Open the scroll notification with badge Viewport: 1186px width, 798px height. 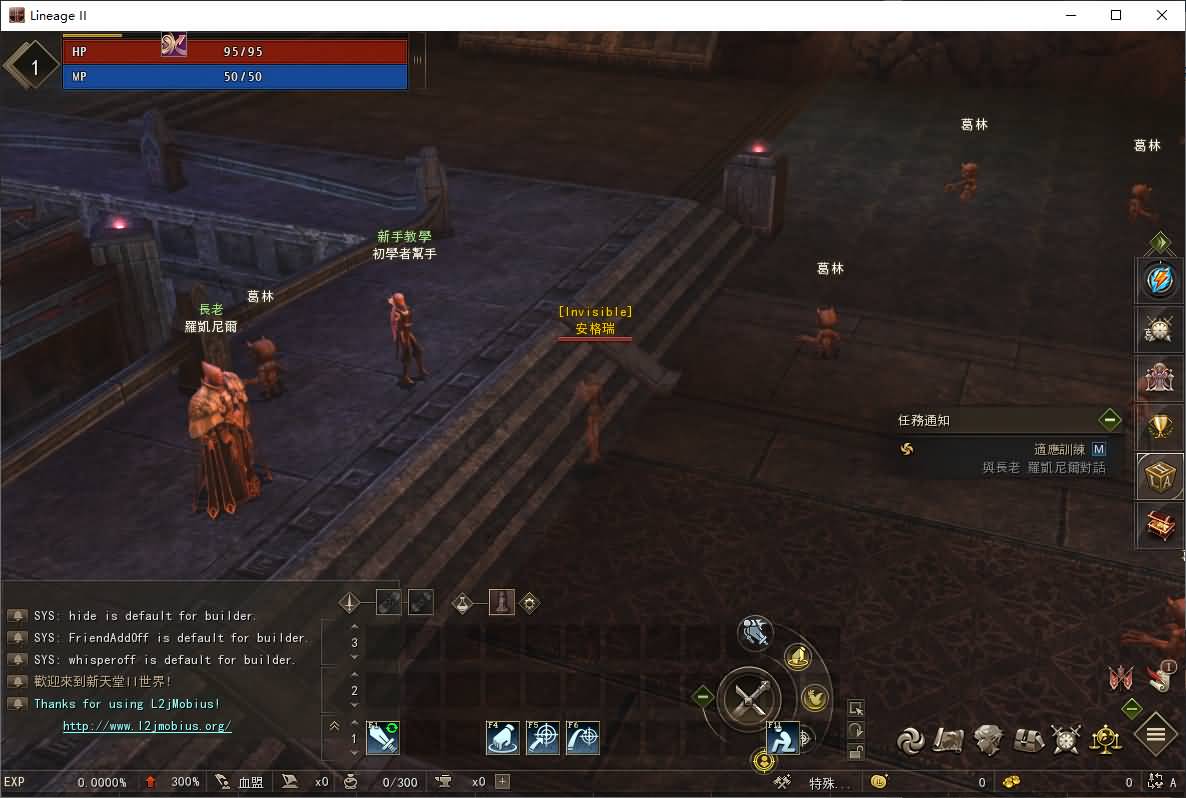(1162, 677)
